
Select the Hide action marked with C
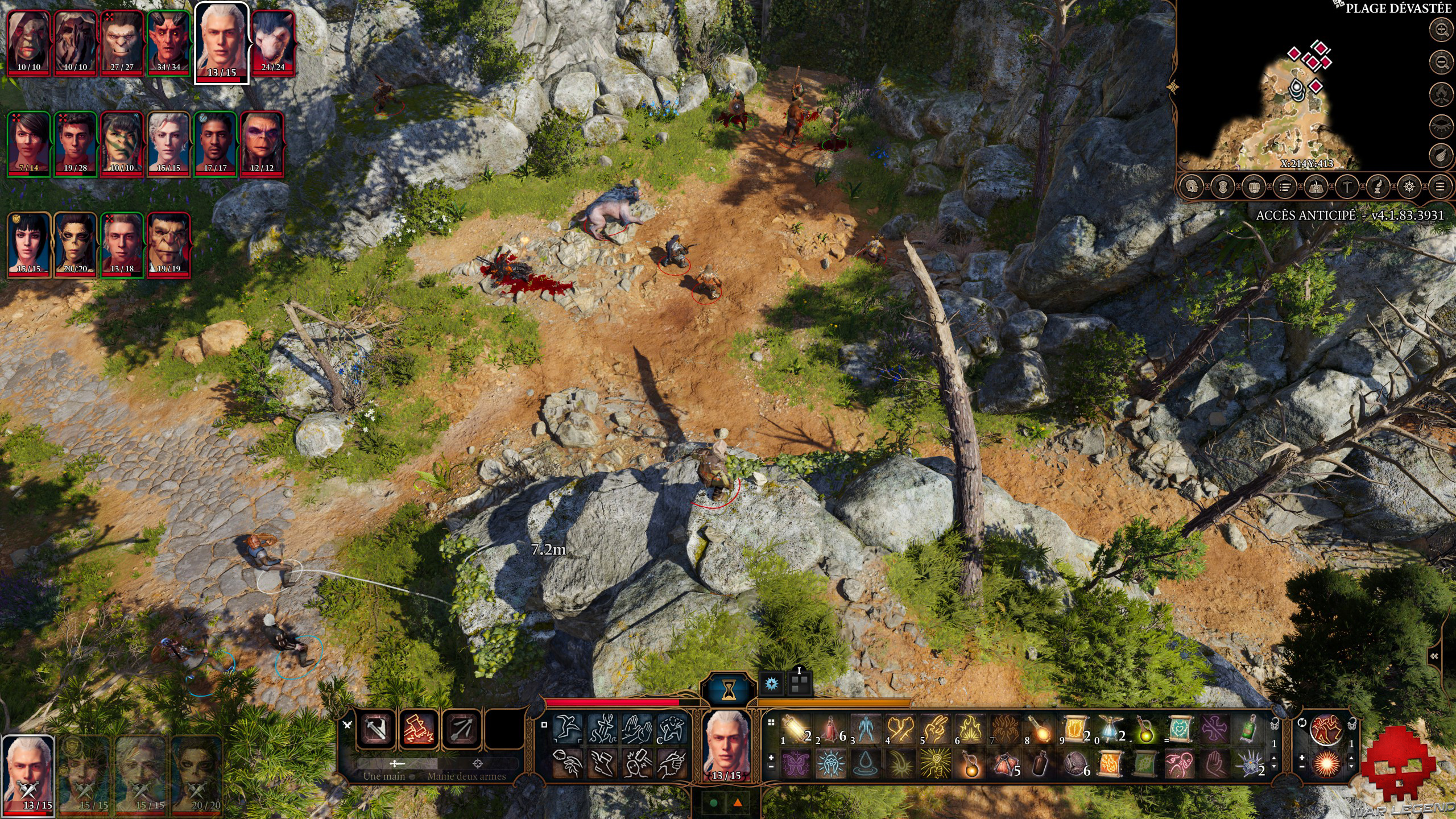coord(672,728)
